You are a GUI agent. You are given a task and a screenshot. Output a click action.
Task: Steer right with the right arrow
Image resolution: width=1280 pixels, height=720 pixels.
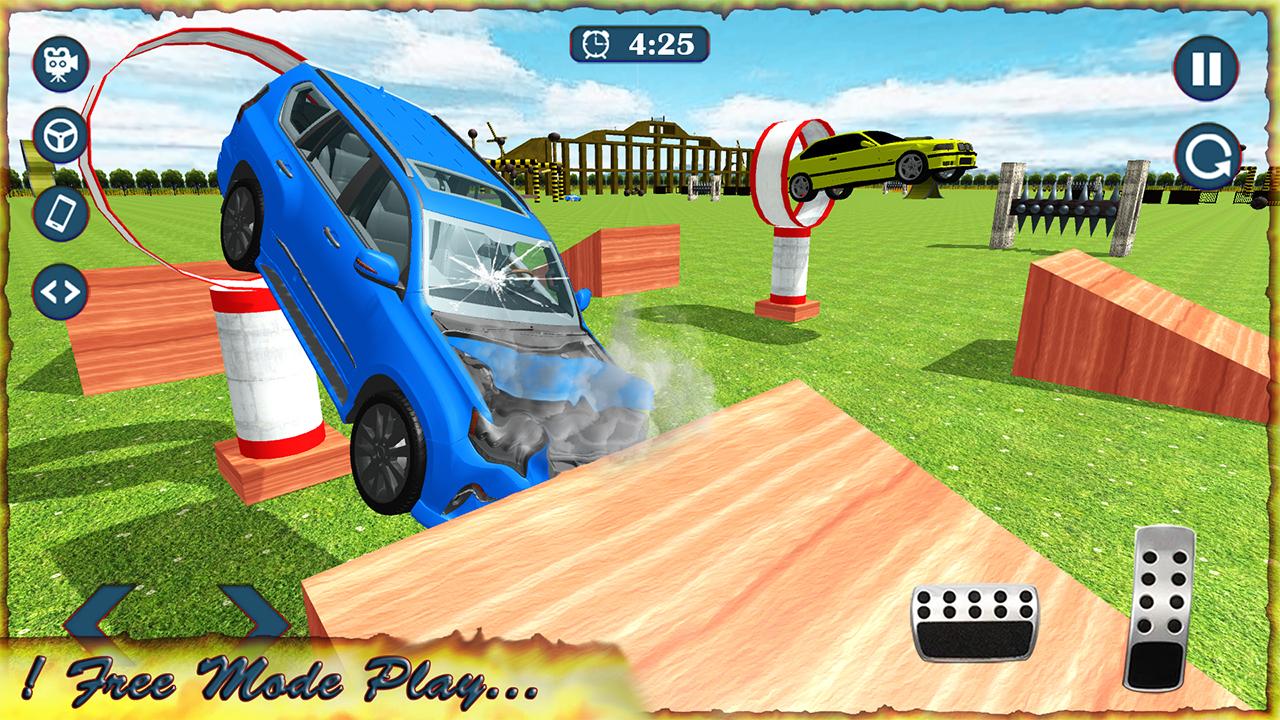[x=253, y=613]
